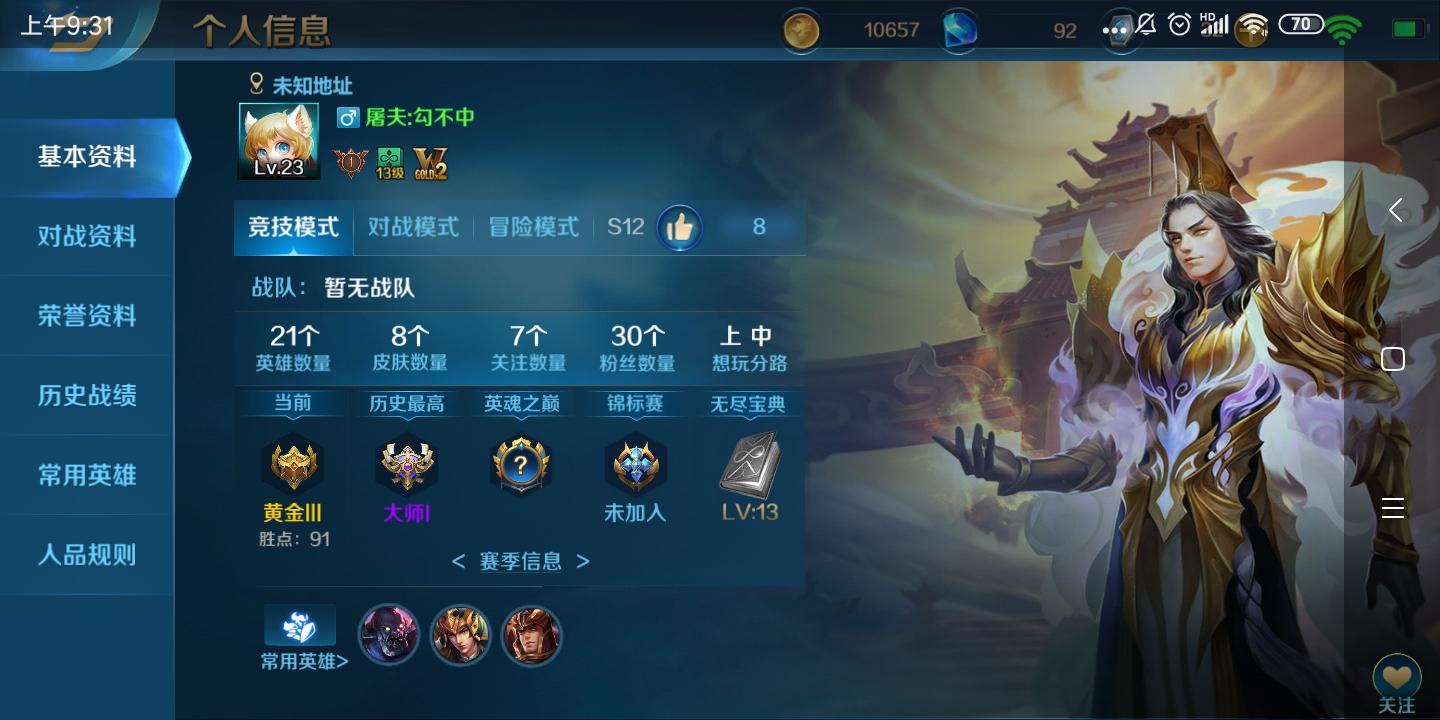The image size is (1440, 720).
Task: Click the 锦标赛 未加入 emblem
Action: (635, 462)
